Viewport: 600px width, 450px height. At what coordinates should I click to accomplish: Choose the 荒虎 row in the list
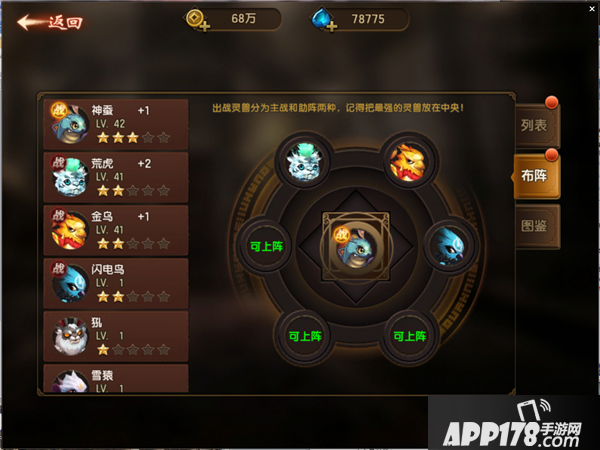coord(116,177)
